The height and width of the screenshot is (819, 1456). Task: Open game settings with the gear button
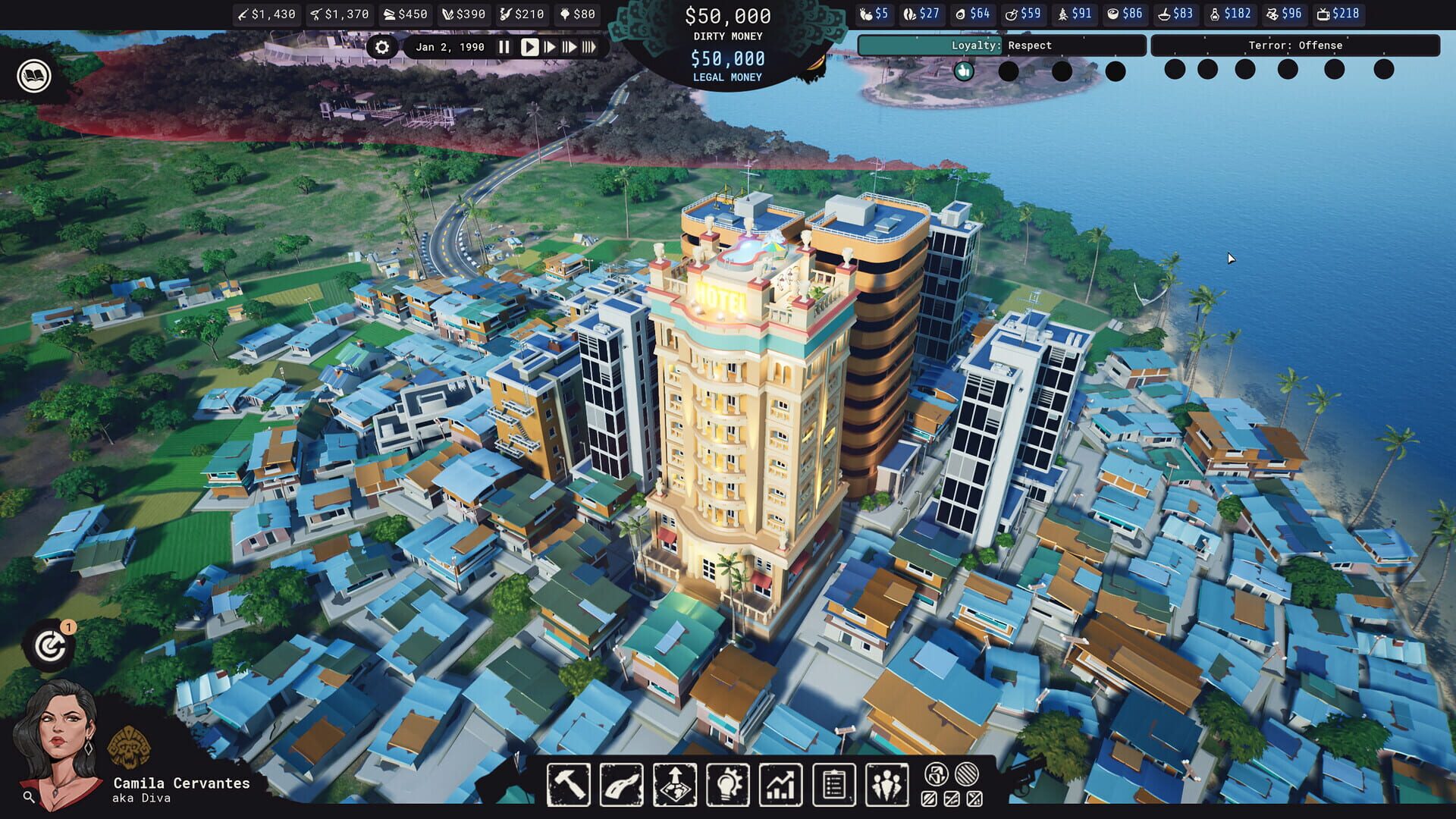[383, 47]
